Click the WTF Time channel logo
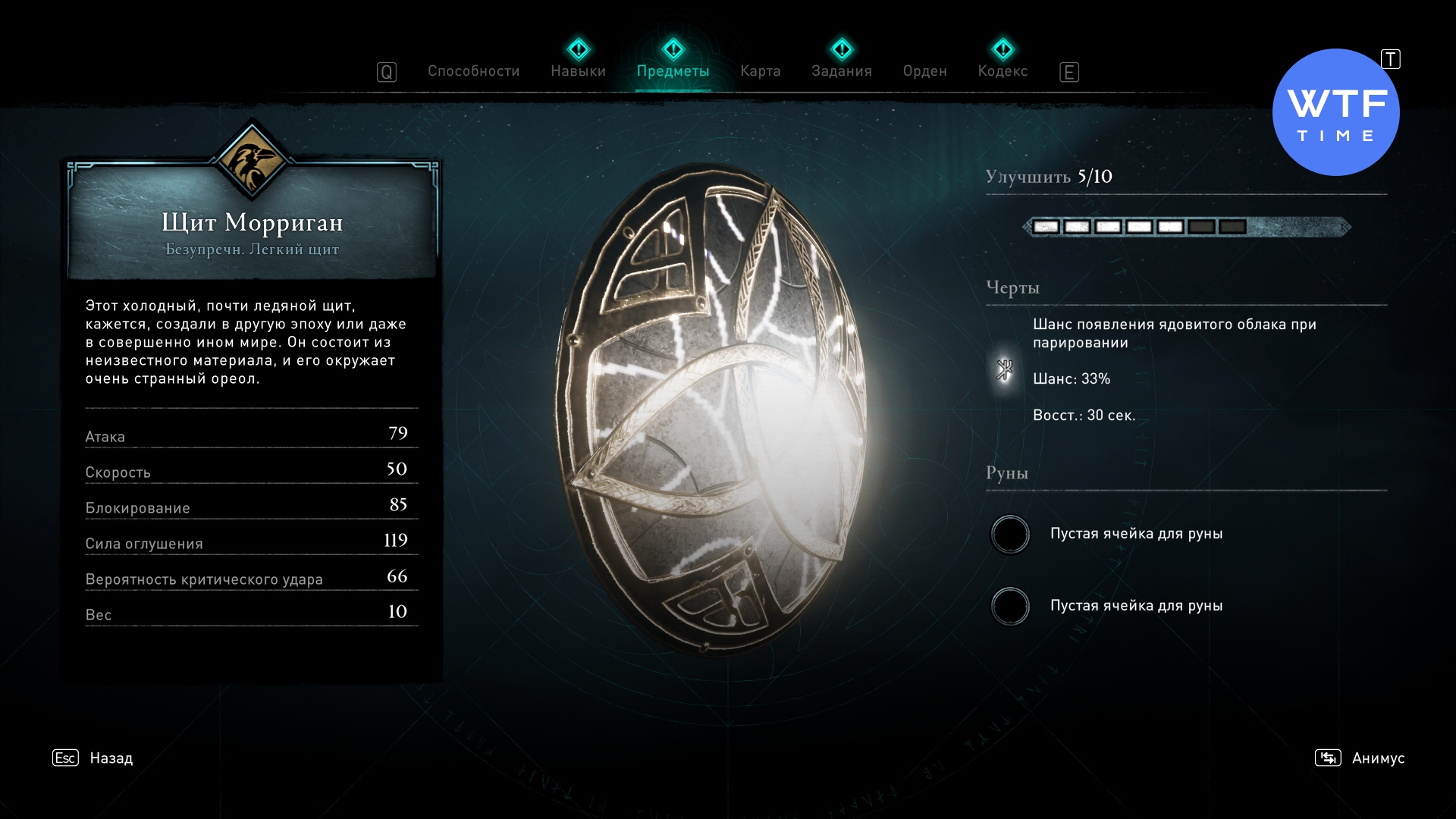This screenshot has height=819, width=1456. [x=1335, y=112]
